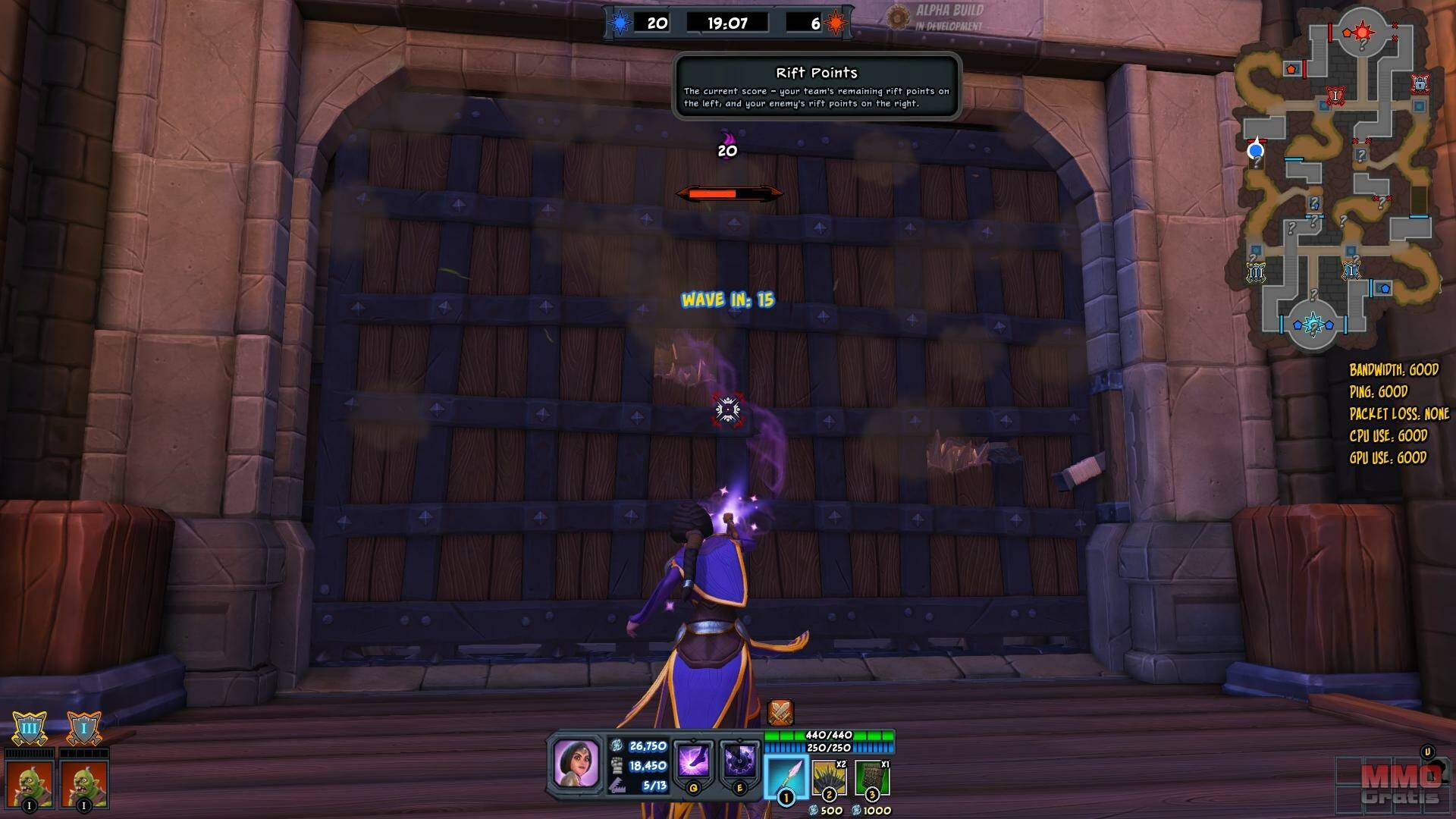Choose the spike trap costing 500
The image size is (1456, 819).
[829, 778]
